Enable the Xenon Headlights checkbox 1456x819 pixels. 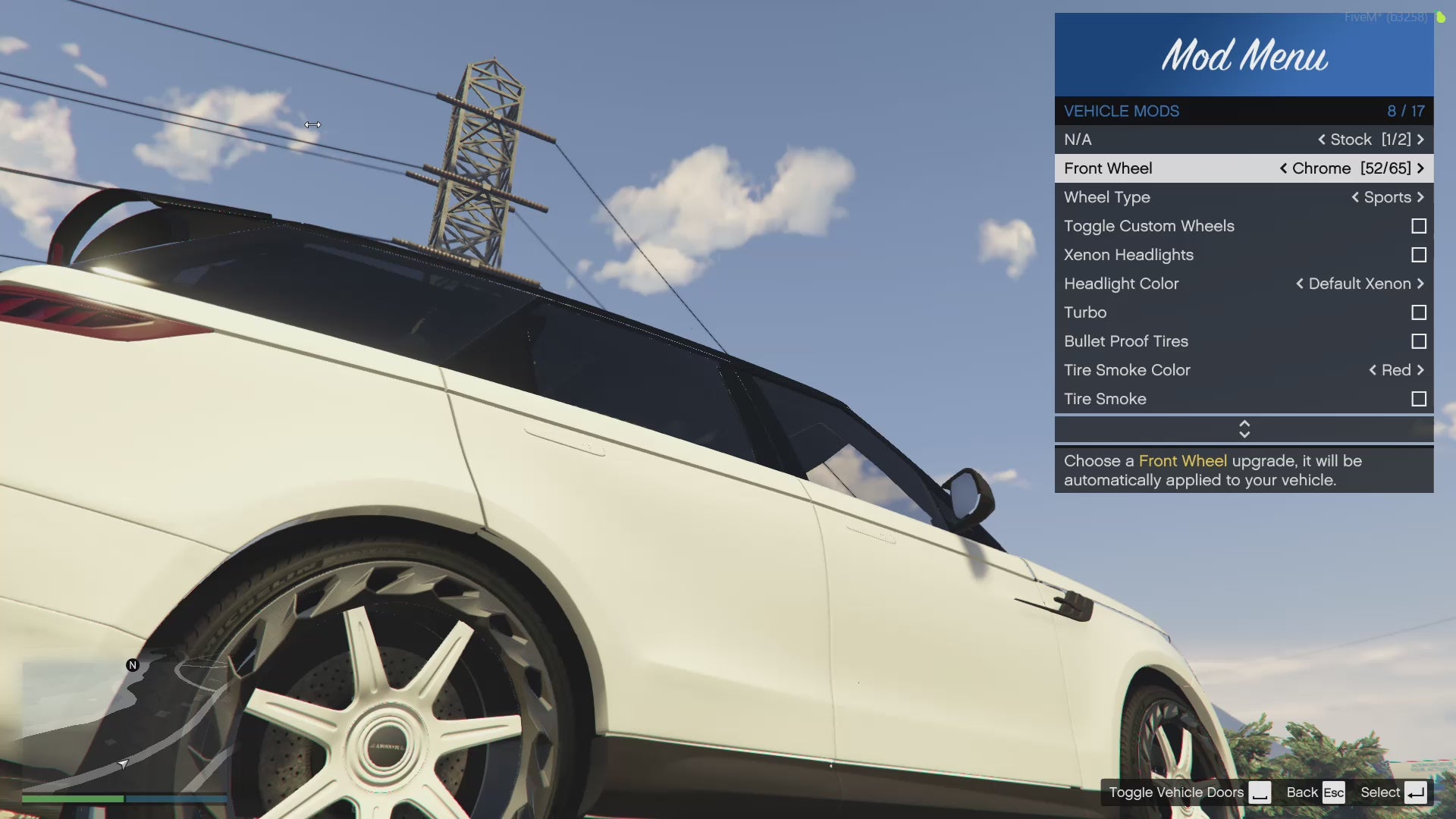[1418, 255]
